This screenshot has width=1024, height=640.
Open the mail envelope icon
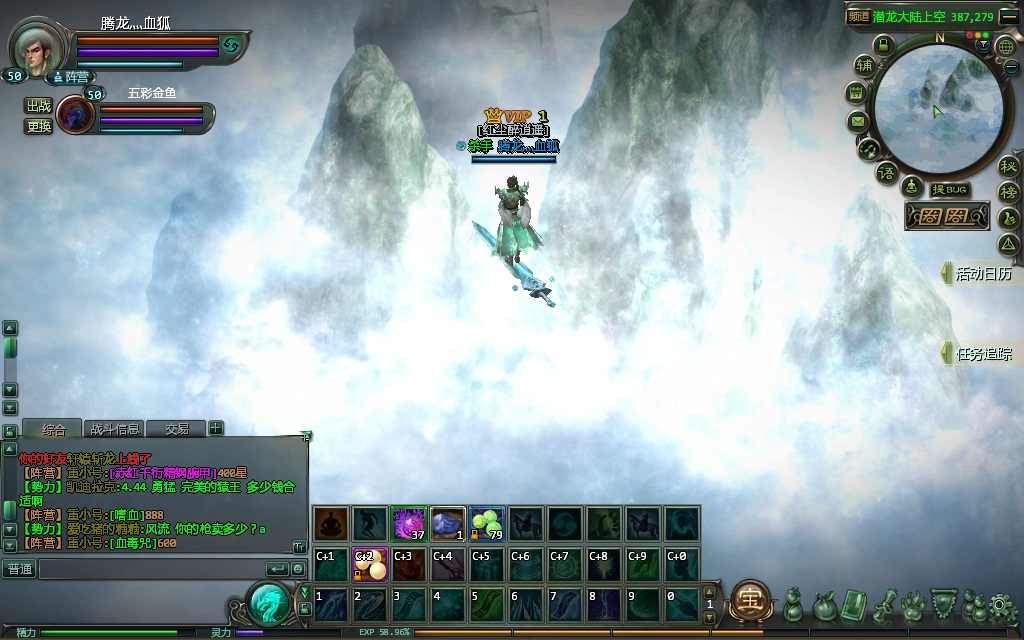click(x=857, y=122)
